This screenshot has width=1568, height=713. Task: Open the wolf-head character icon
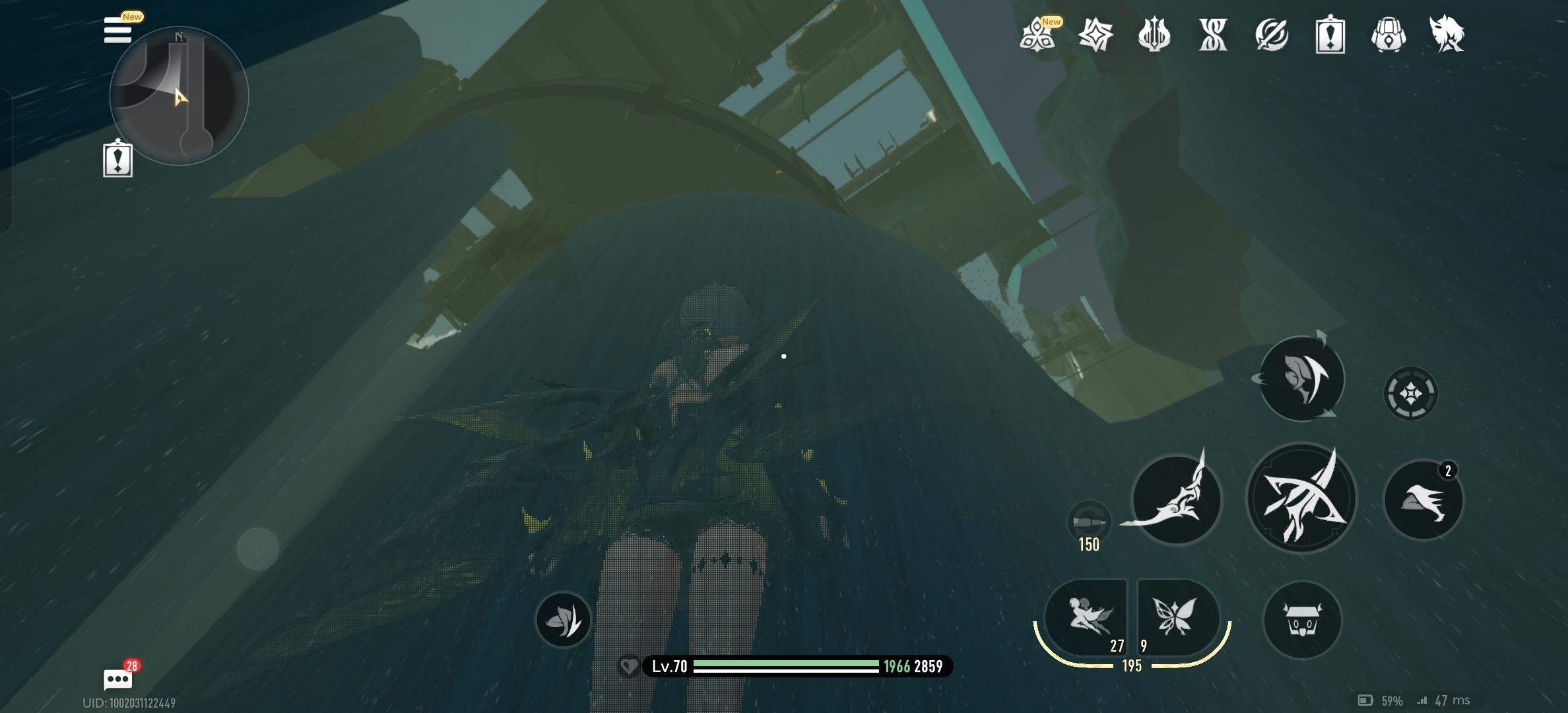pyautogui.click(x=1447, y=34)
